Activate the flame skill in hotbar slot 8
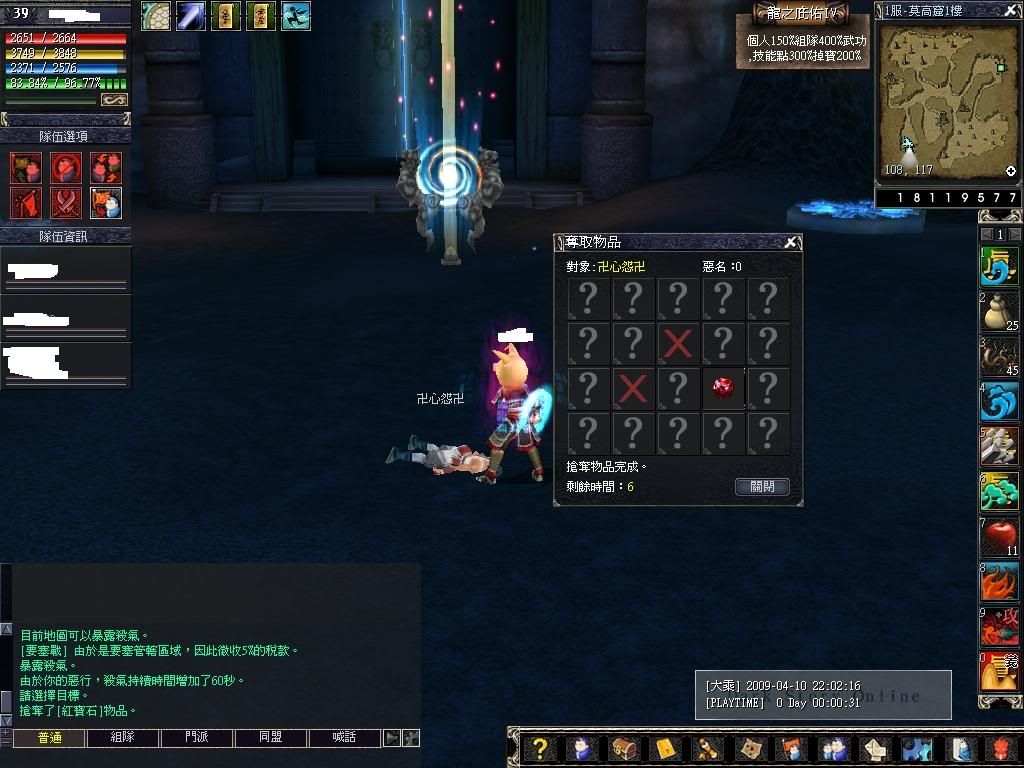The height and width of the screenshot is (768, 1024). click(998, 582)
